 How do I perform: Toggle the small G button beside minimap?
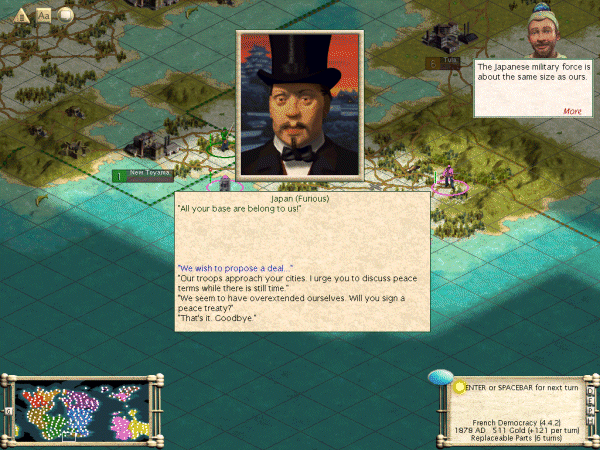8,411
